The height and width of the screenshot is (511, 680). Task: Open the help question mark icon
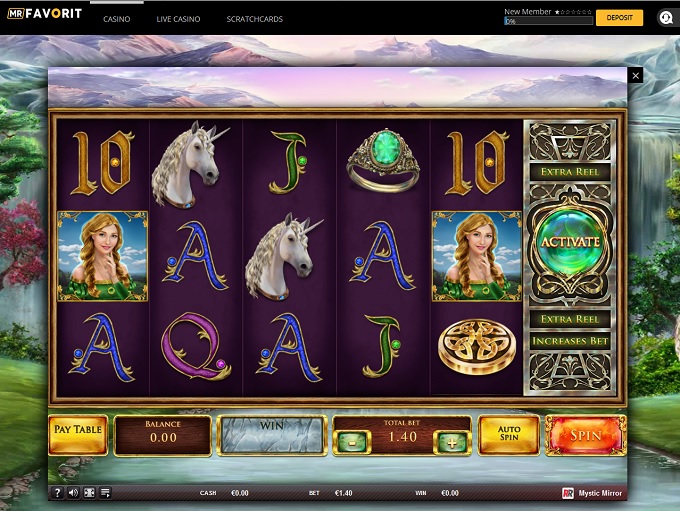58,493
